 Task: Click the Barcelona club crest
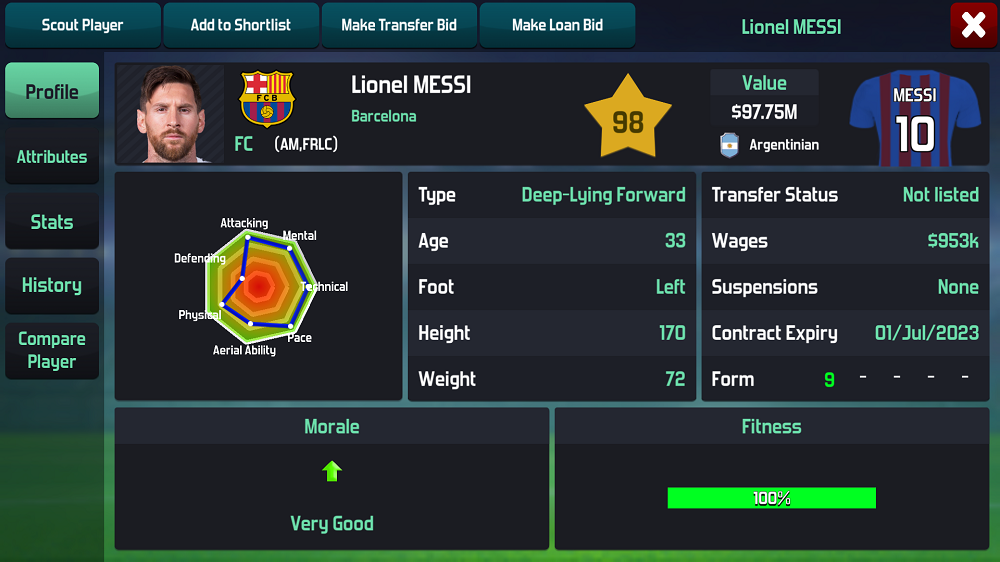267,98
